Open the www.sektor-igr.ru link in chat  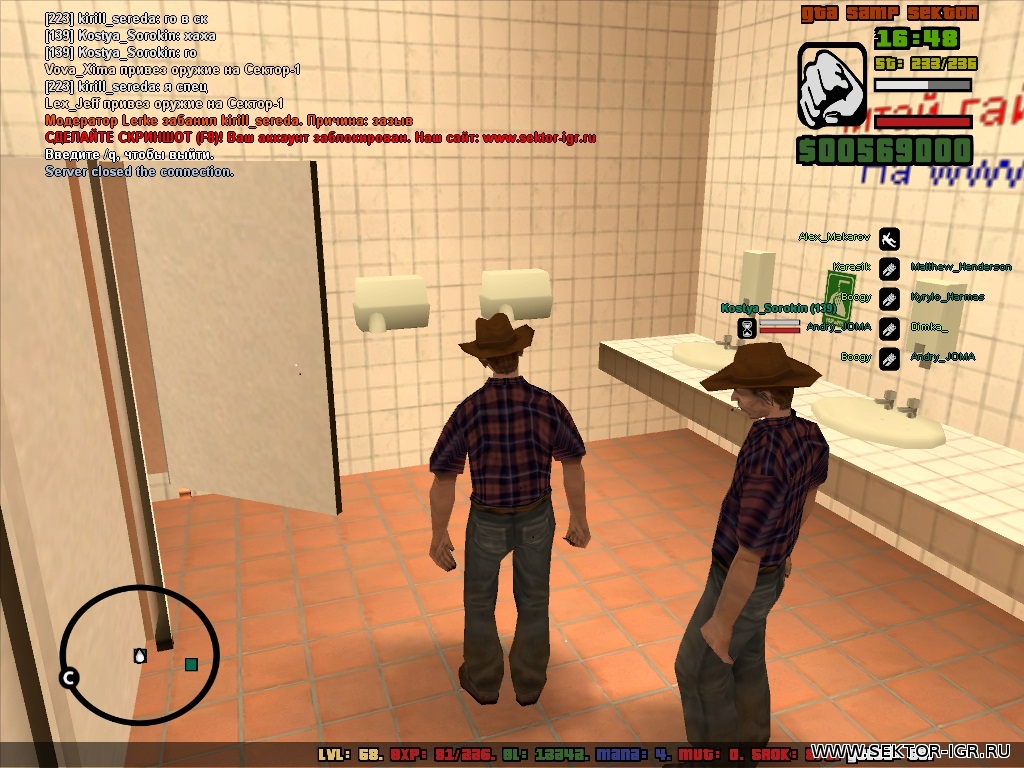tap(539, 138)
